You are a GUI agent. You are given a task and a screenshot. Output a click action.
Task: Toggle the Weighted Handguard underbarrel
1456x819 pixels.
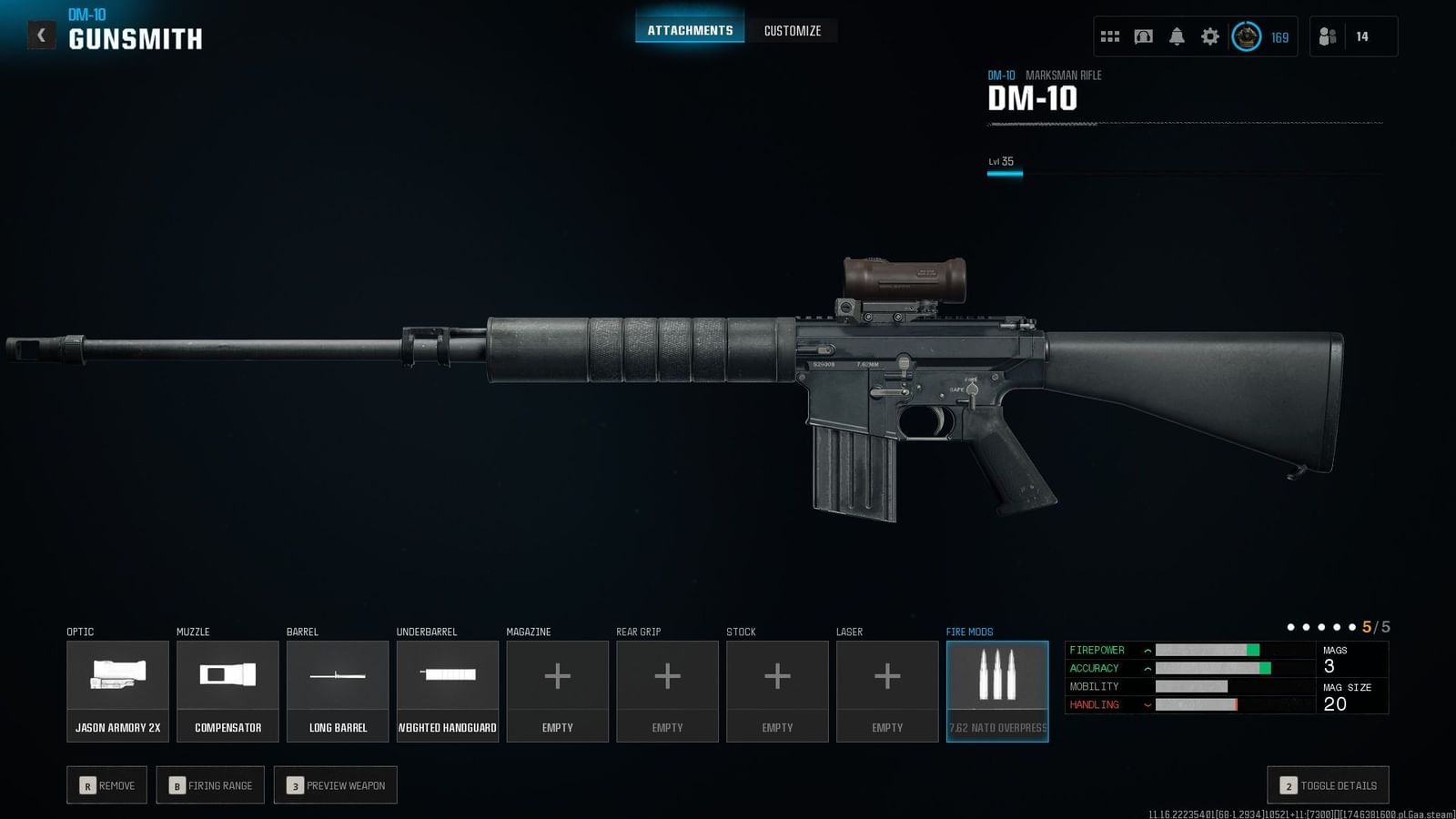coord(447,690)
